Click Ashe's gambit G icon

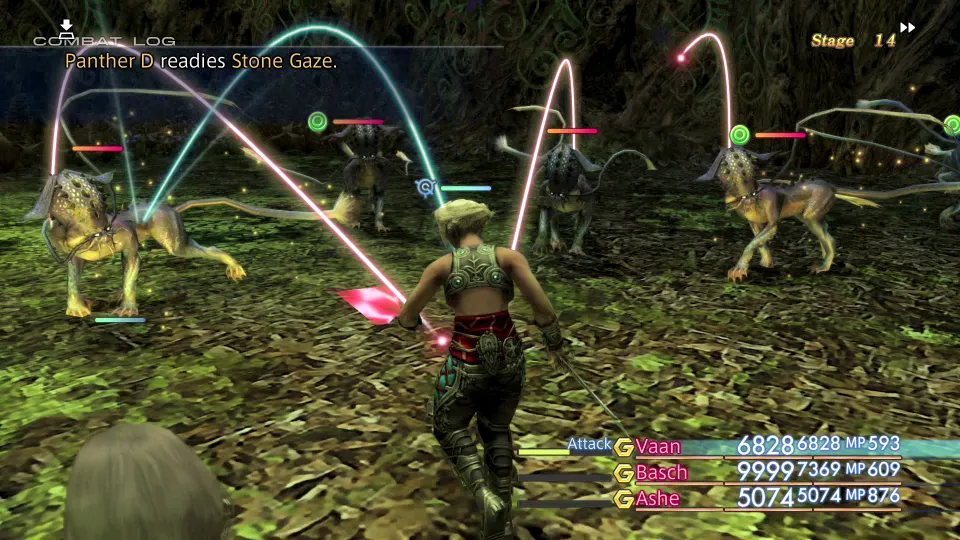point(624,499)
